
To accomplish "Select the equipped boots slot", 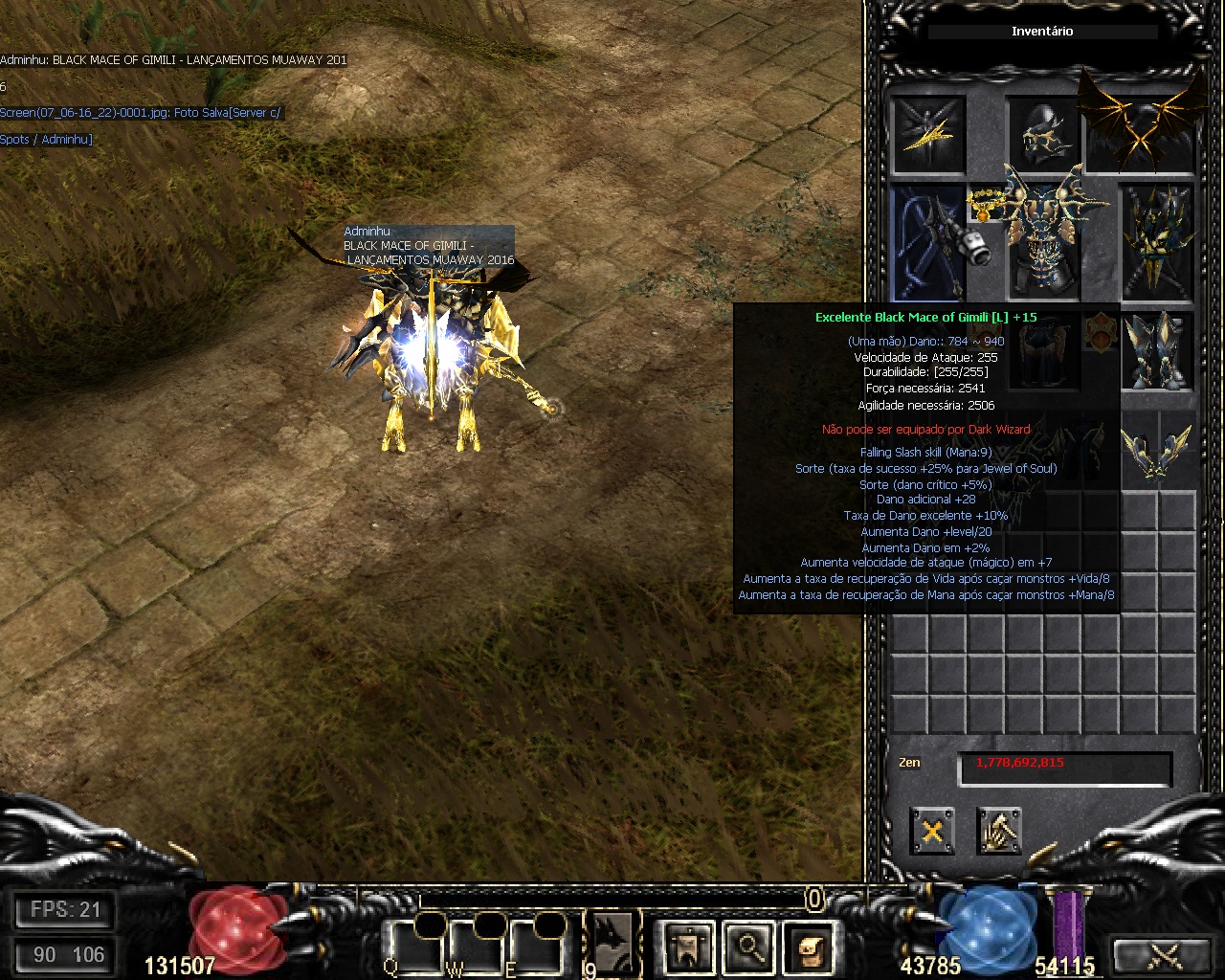I will (1158, 349).
